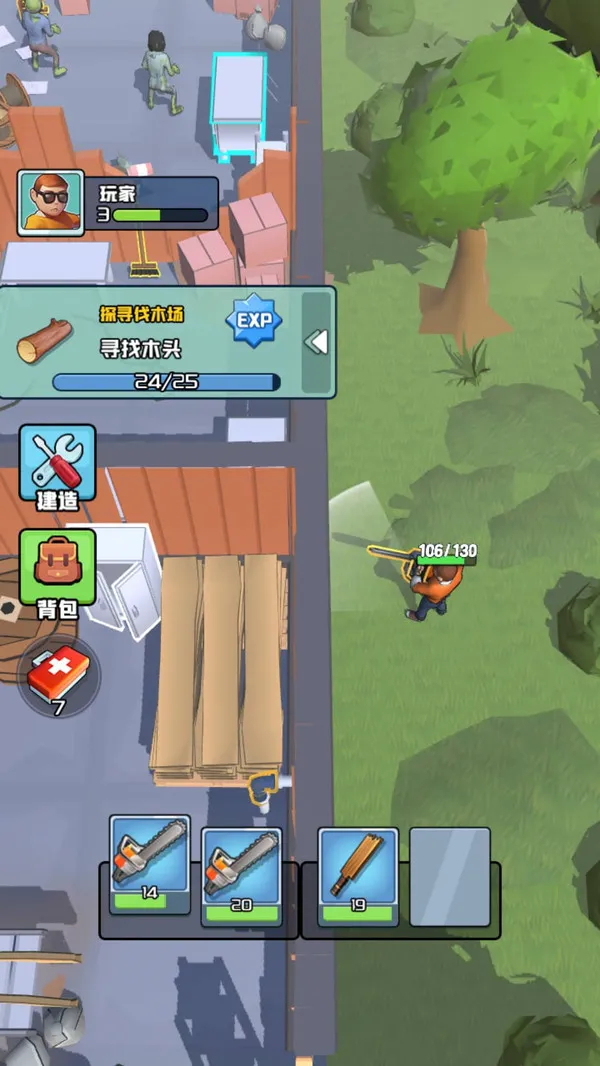Open the 建造 build menu

(58, 466)
